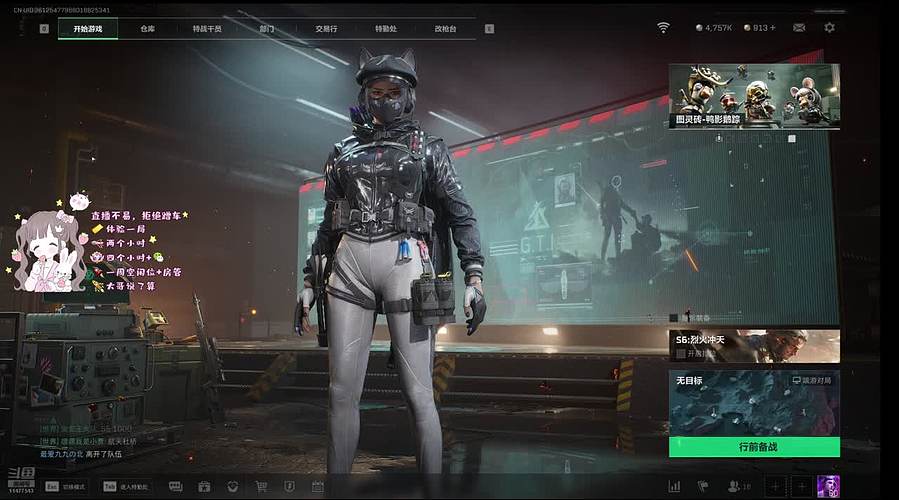Click the player avatar portrait

[x=828, y=486]
